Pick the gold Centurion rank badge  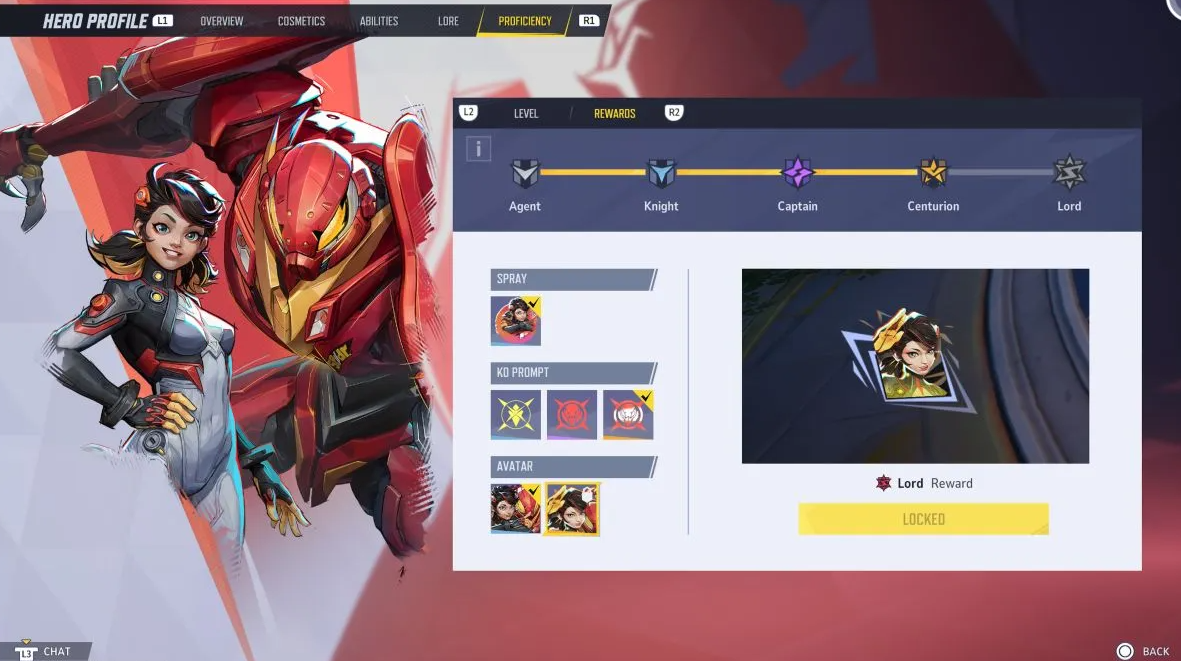933,173
